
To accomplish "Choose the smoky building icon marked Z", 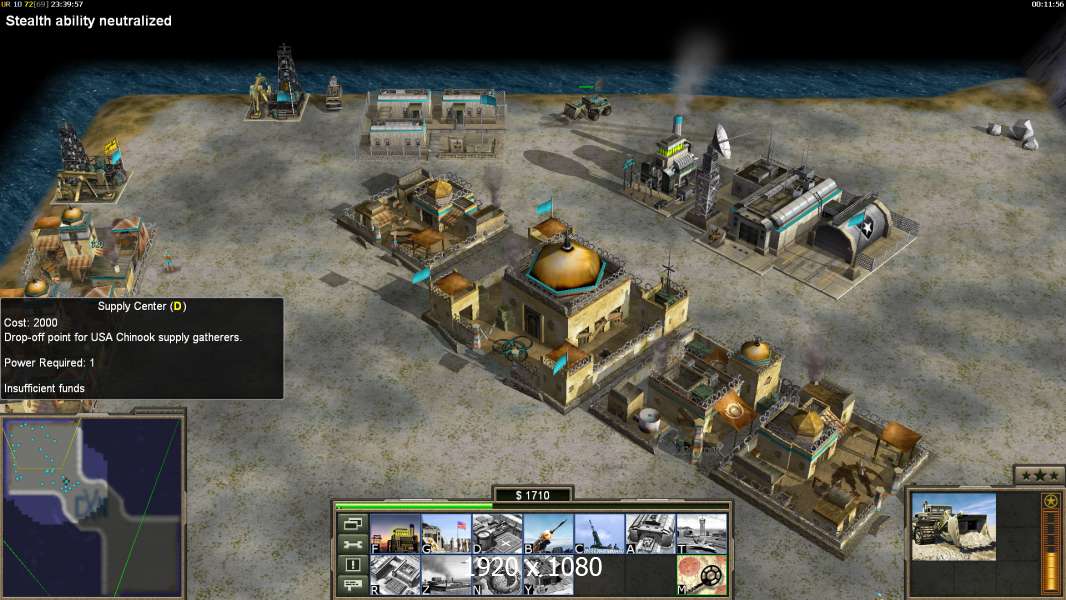I will [x=446, y=575].
